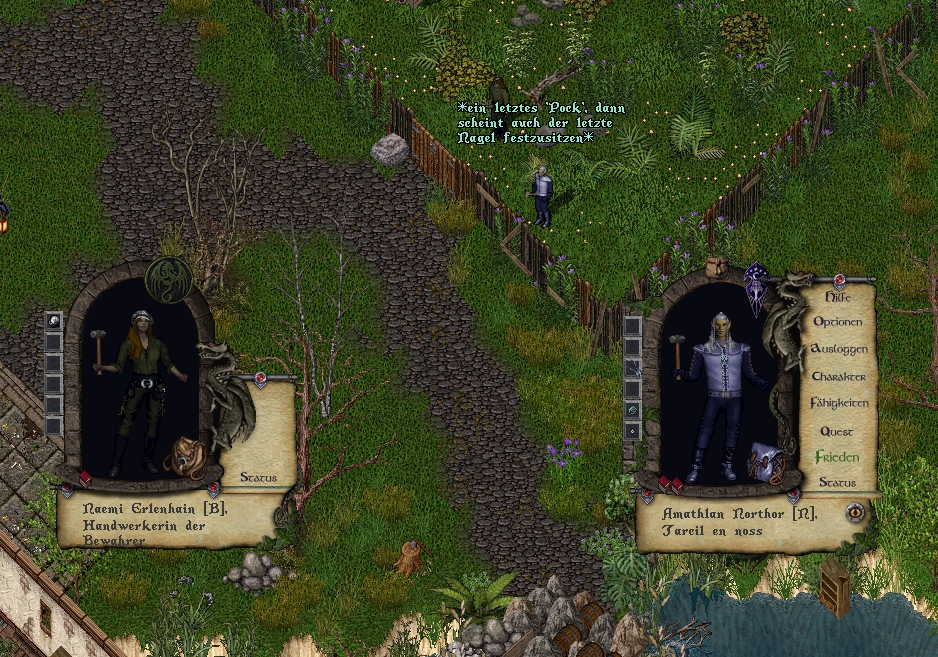The height and width of the screenshot is (657, 938).
Task: Open the Optionen settings
Action: pyautogui.click(x=837, y=322)
